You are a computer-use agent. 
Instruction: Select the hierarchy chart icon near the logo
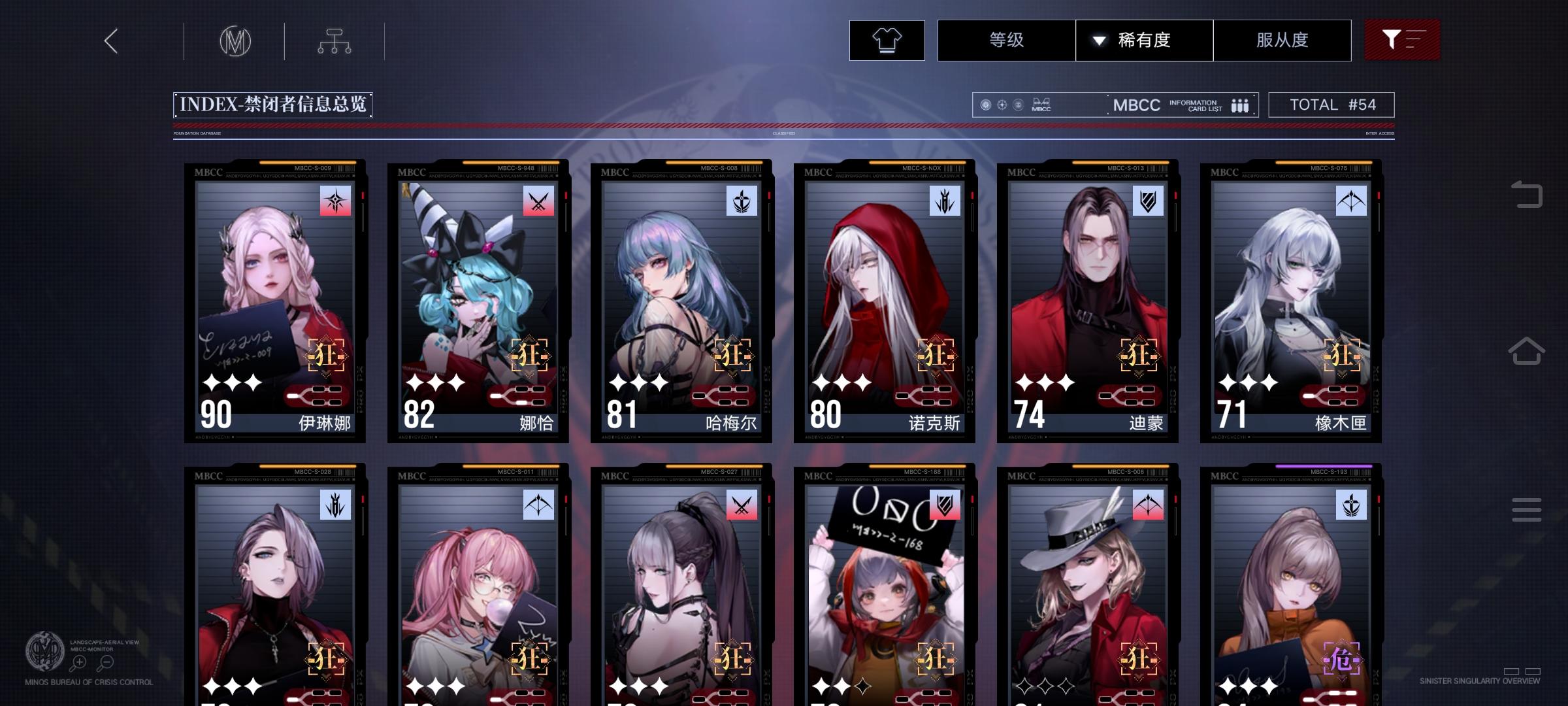(335, 40)
